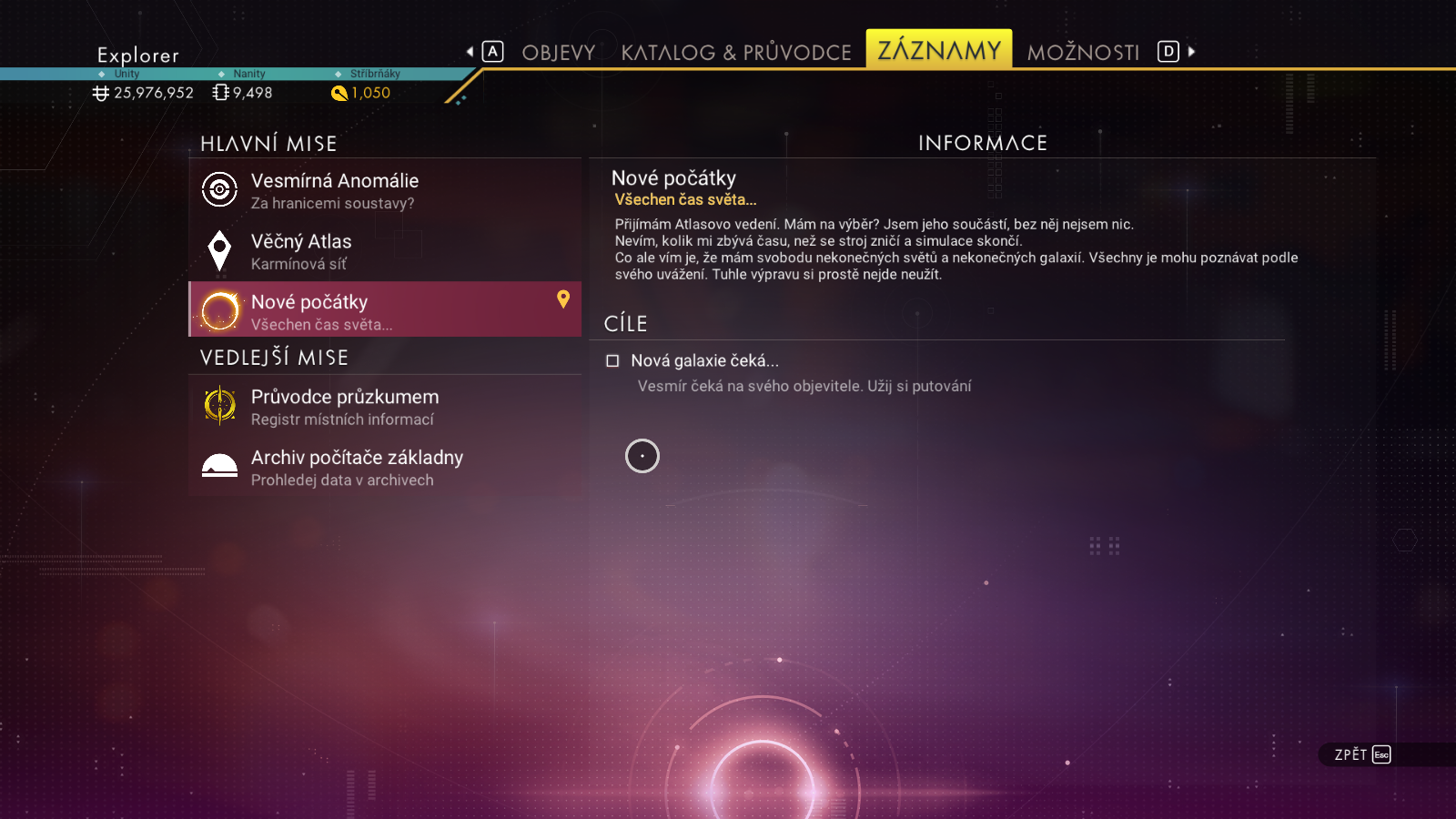
Task: Open Průvodce průzkumem side mission
Action: pyautogui.click(x=384, y=406)
